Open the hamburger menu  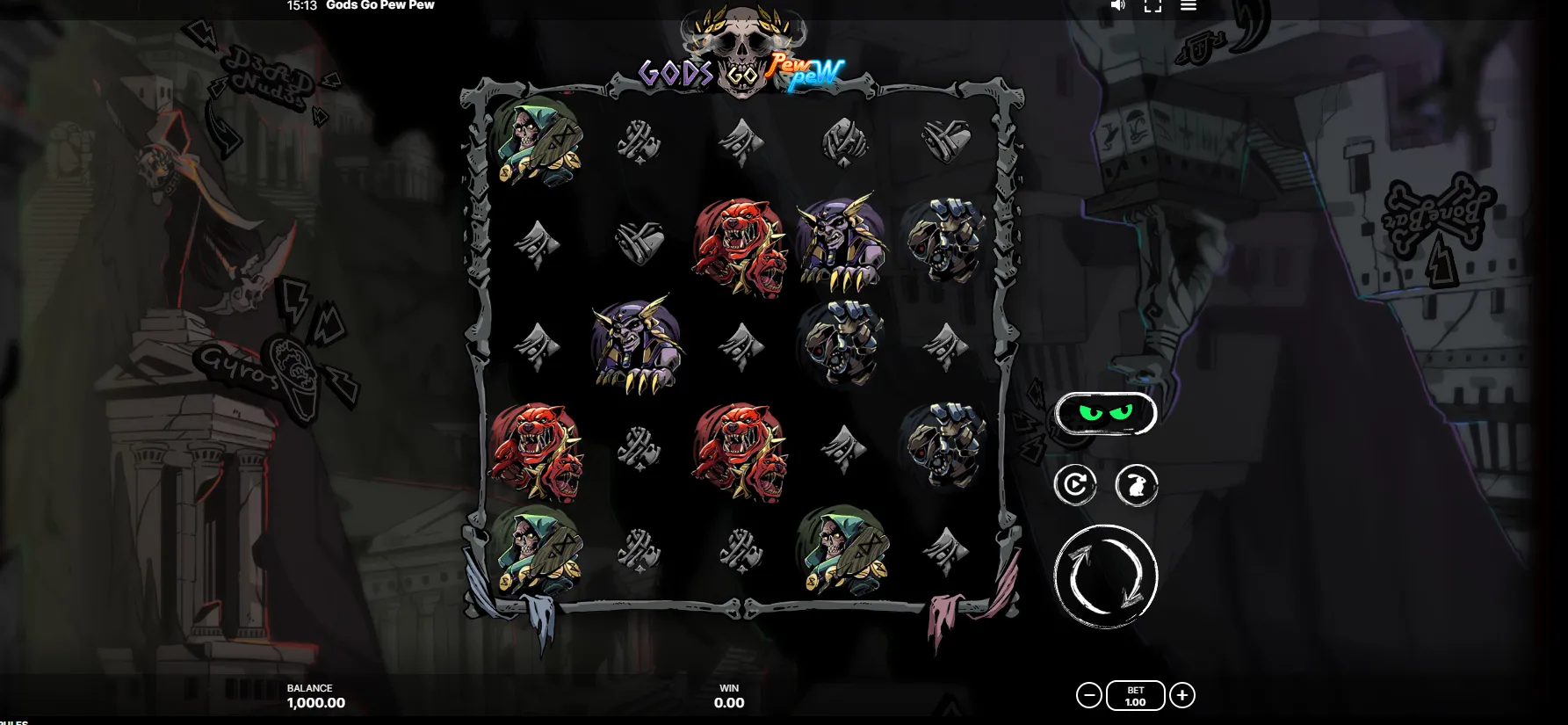coord(1188,5)
